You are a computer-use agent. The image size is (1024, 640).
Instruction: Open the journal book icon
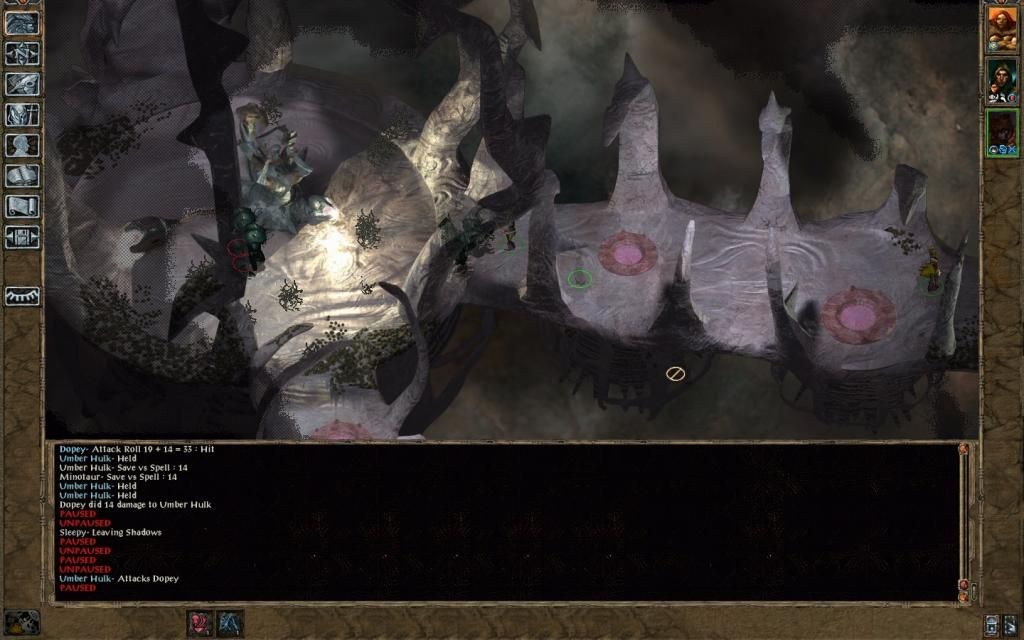point(22,84)
